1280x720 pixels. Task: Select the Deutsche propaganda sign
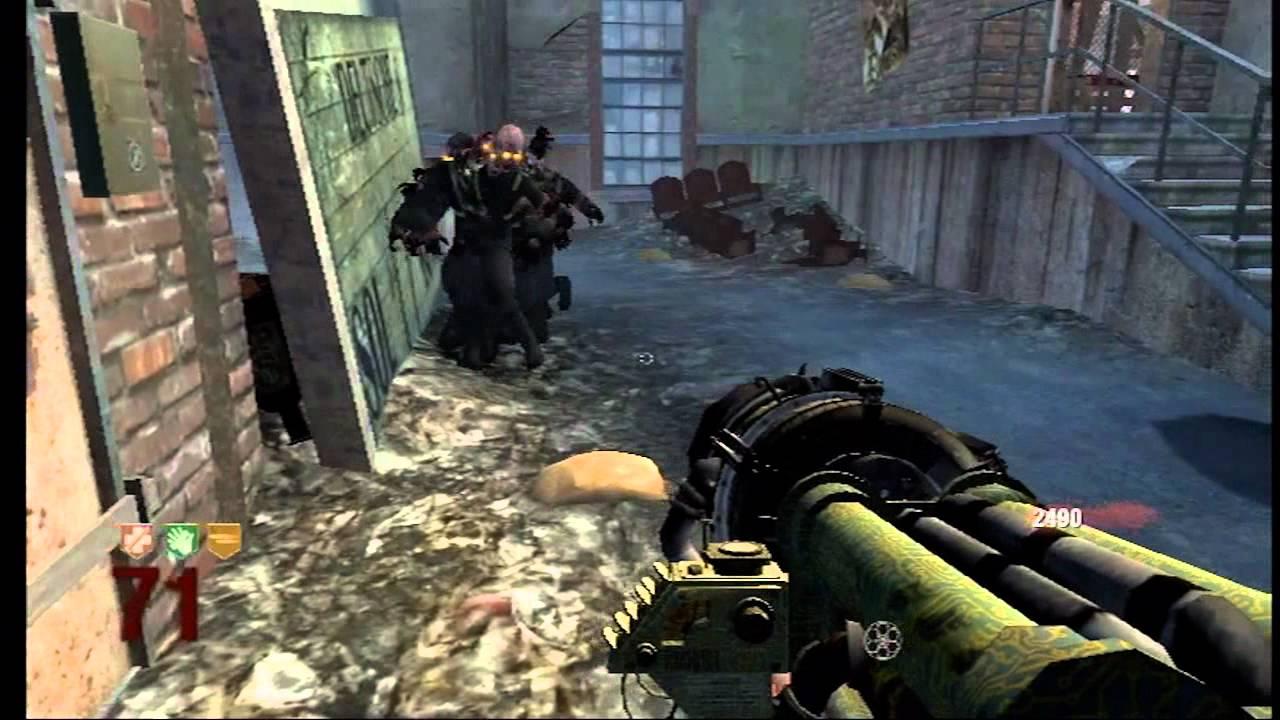[x=345, y=180]
